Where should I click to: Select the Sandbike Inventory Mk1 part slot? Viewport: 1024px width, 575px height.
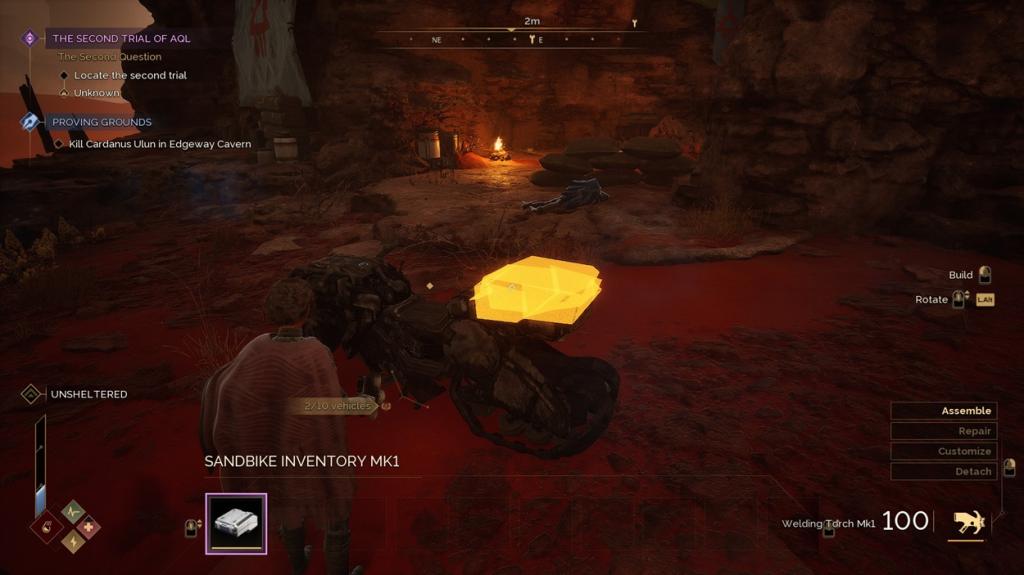236,523
